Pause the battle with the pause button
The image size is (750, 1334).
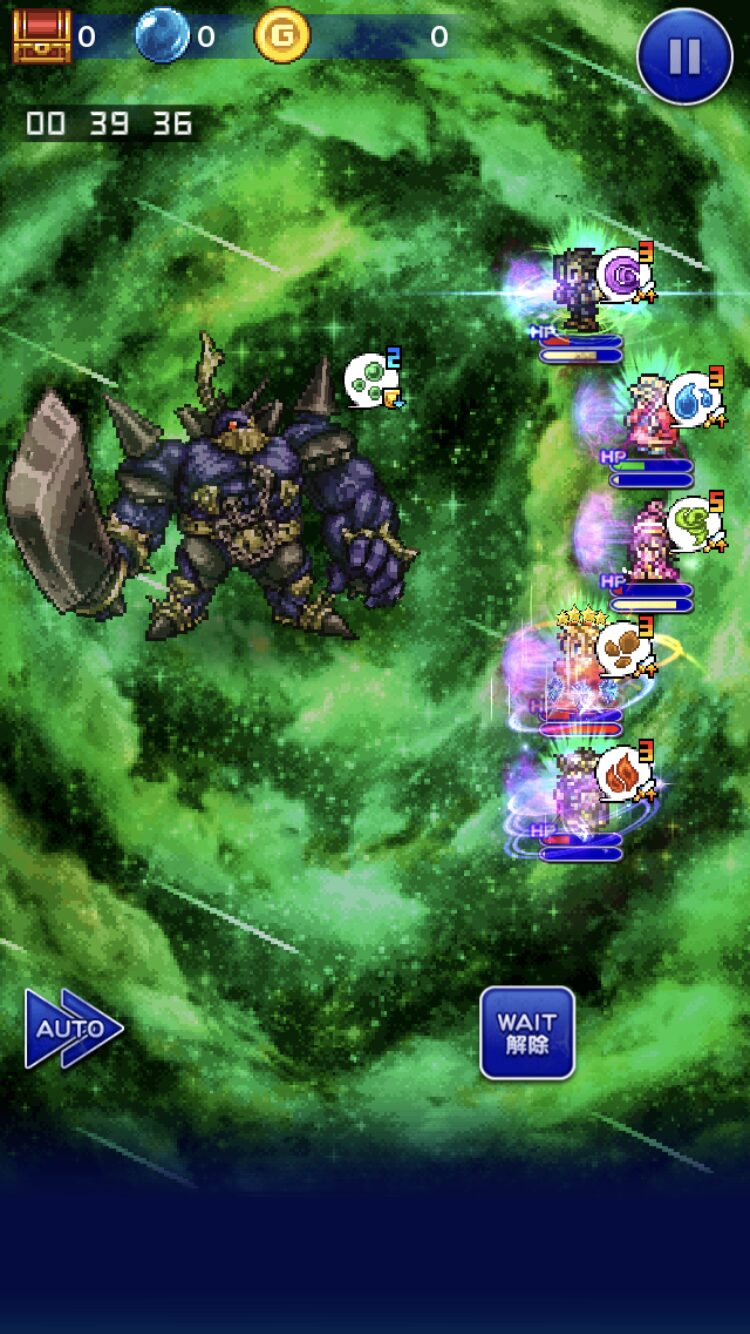pyautogui.click(x=684, y=56)
